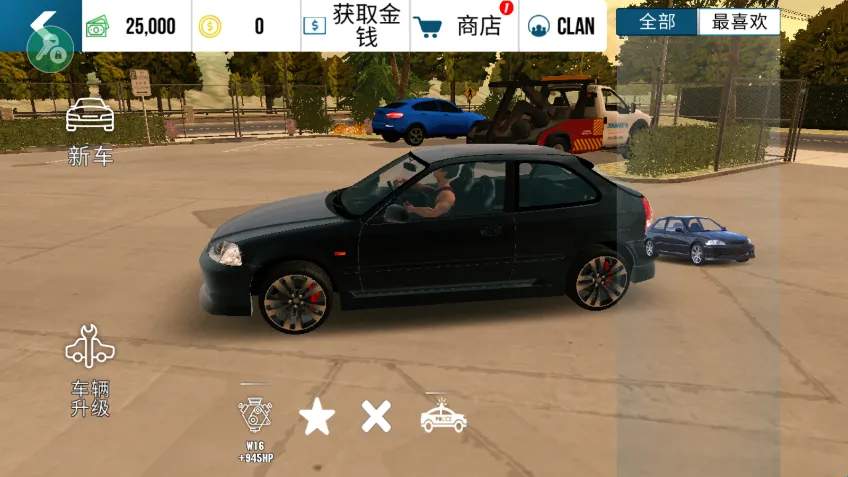Mark the car as favorite with star

point(317,417)
